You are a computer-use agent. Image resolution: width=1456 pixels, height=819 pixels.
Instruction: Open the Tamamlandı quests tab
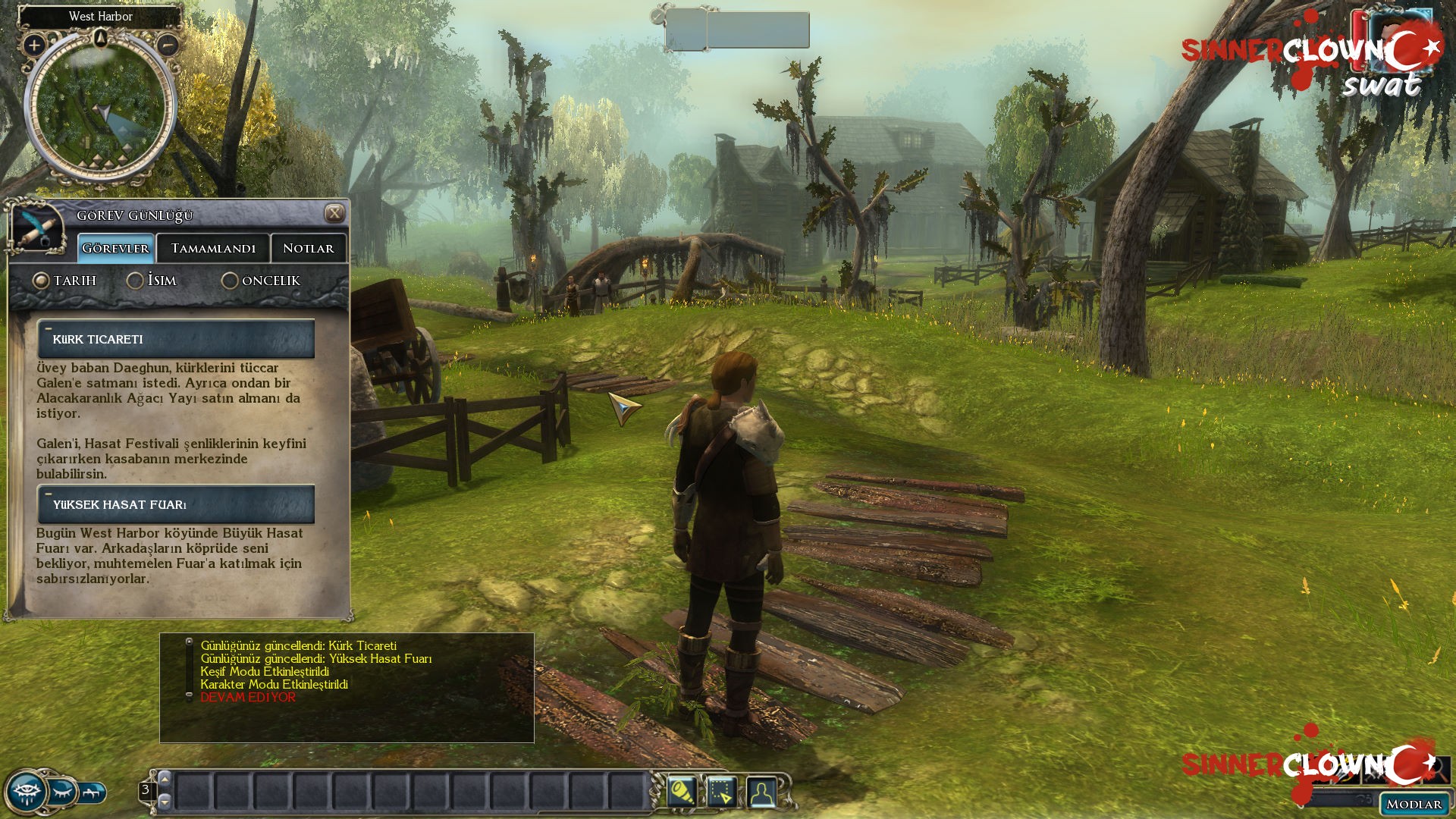[x=213, y=248]
